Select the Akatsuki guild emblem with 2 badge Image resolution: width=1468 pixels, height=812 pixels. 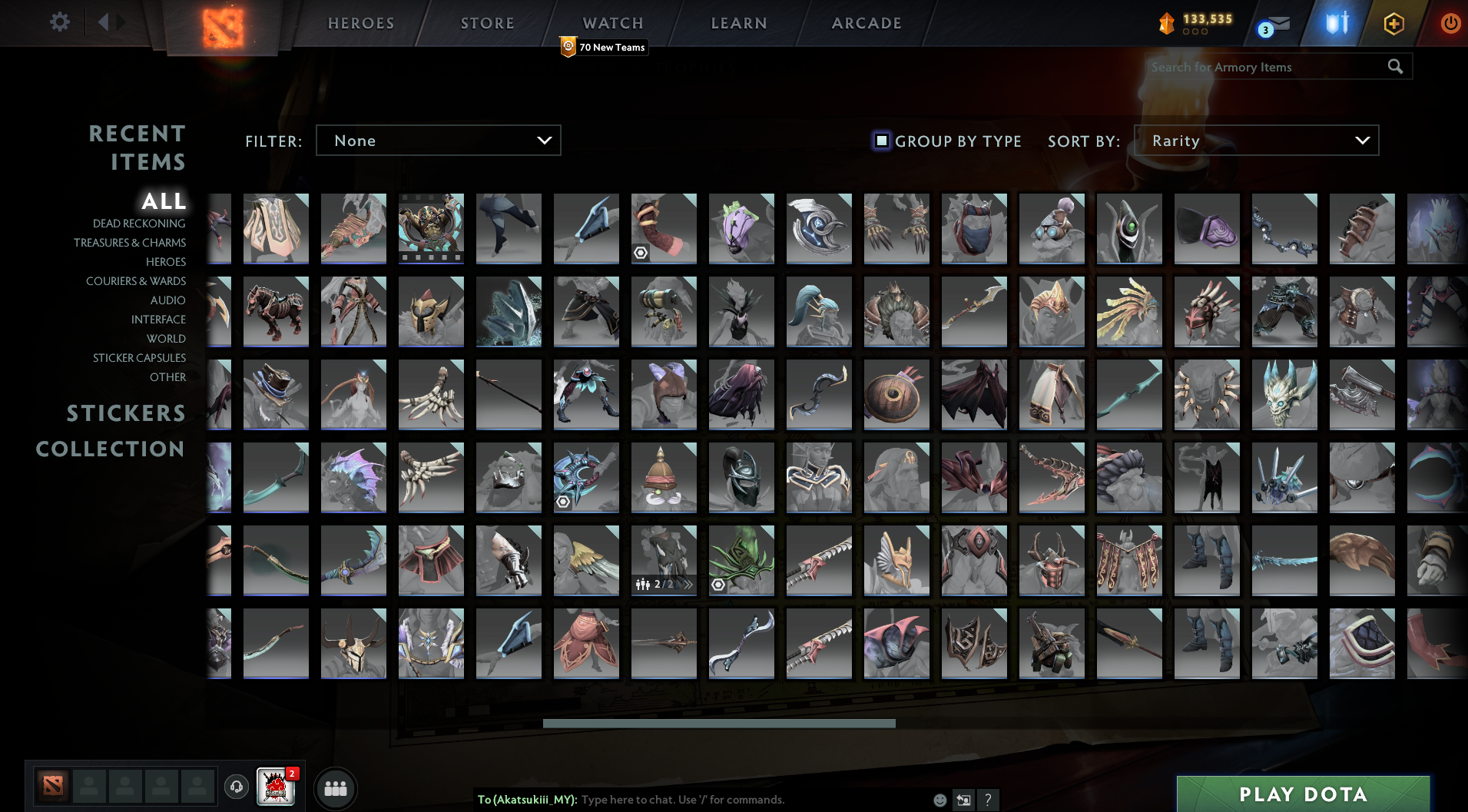(x=276, y=787)
